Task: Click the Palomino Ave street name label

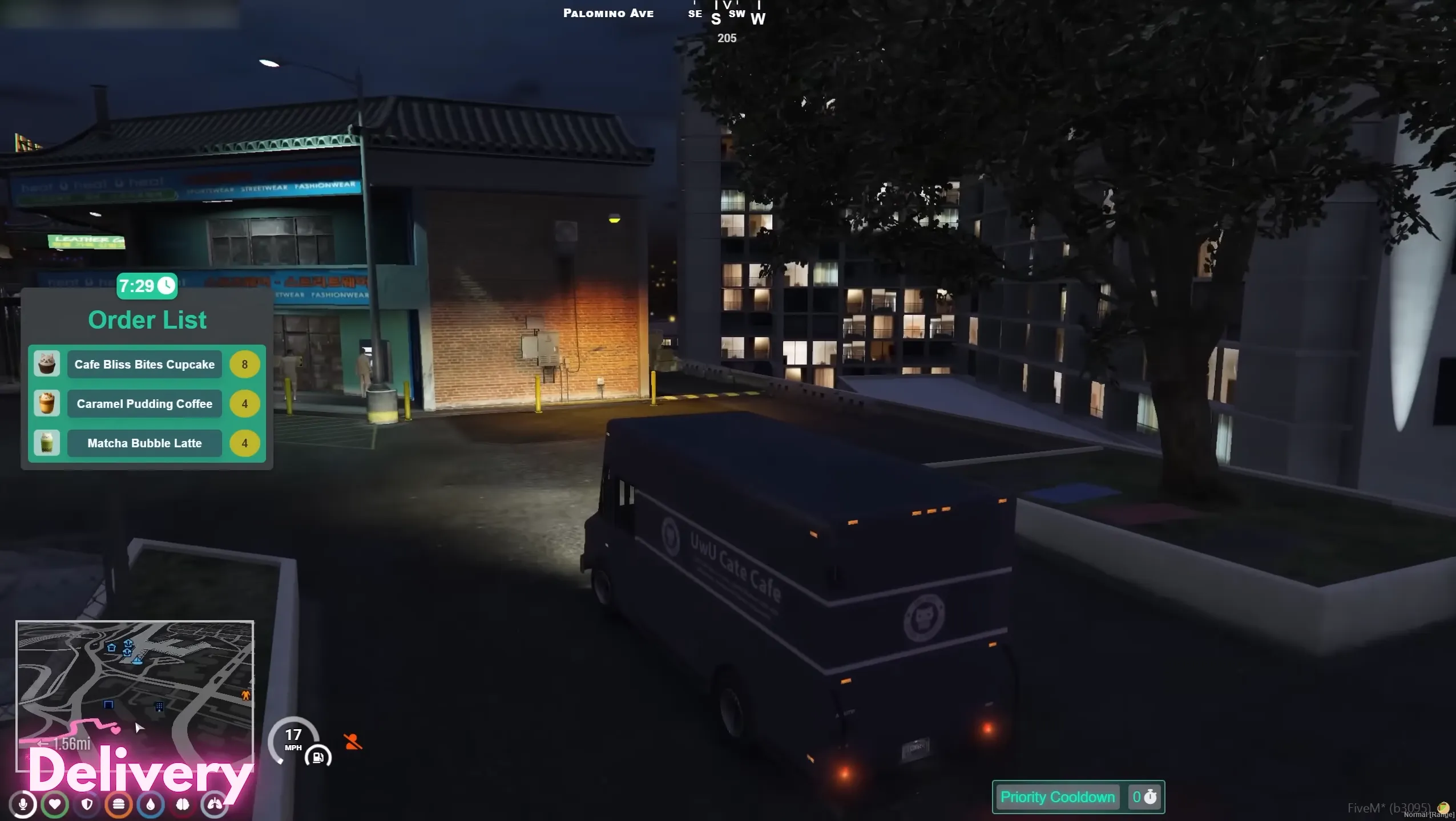Action: (609, 13)
